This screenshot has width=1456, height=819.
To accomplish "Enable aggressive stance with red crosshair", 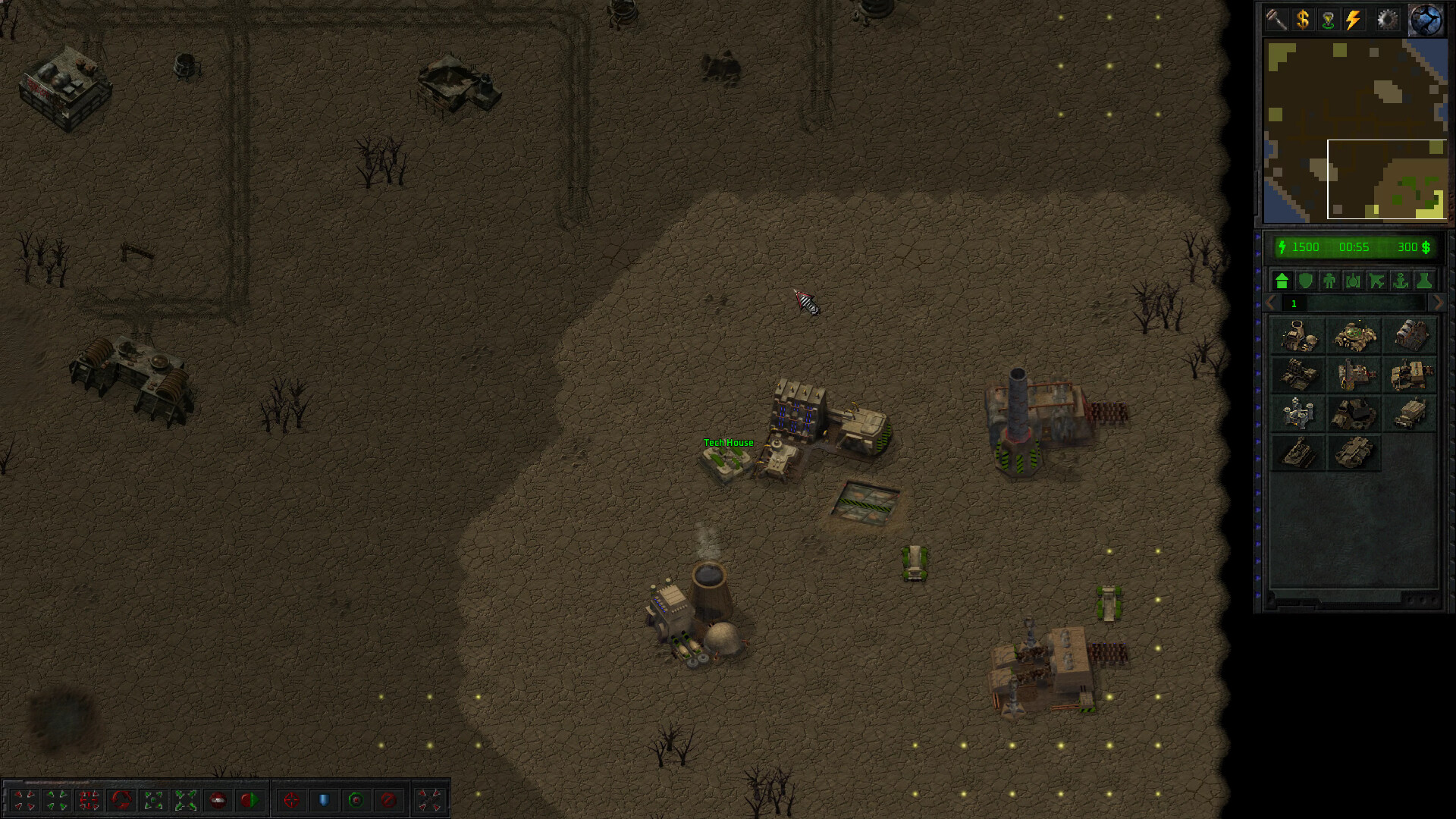I will pos(291,799).
